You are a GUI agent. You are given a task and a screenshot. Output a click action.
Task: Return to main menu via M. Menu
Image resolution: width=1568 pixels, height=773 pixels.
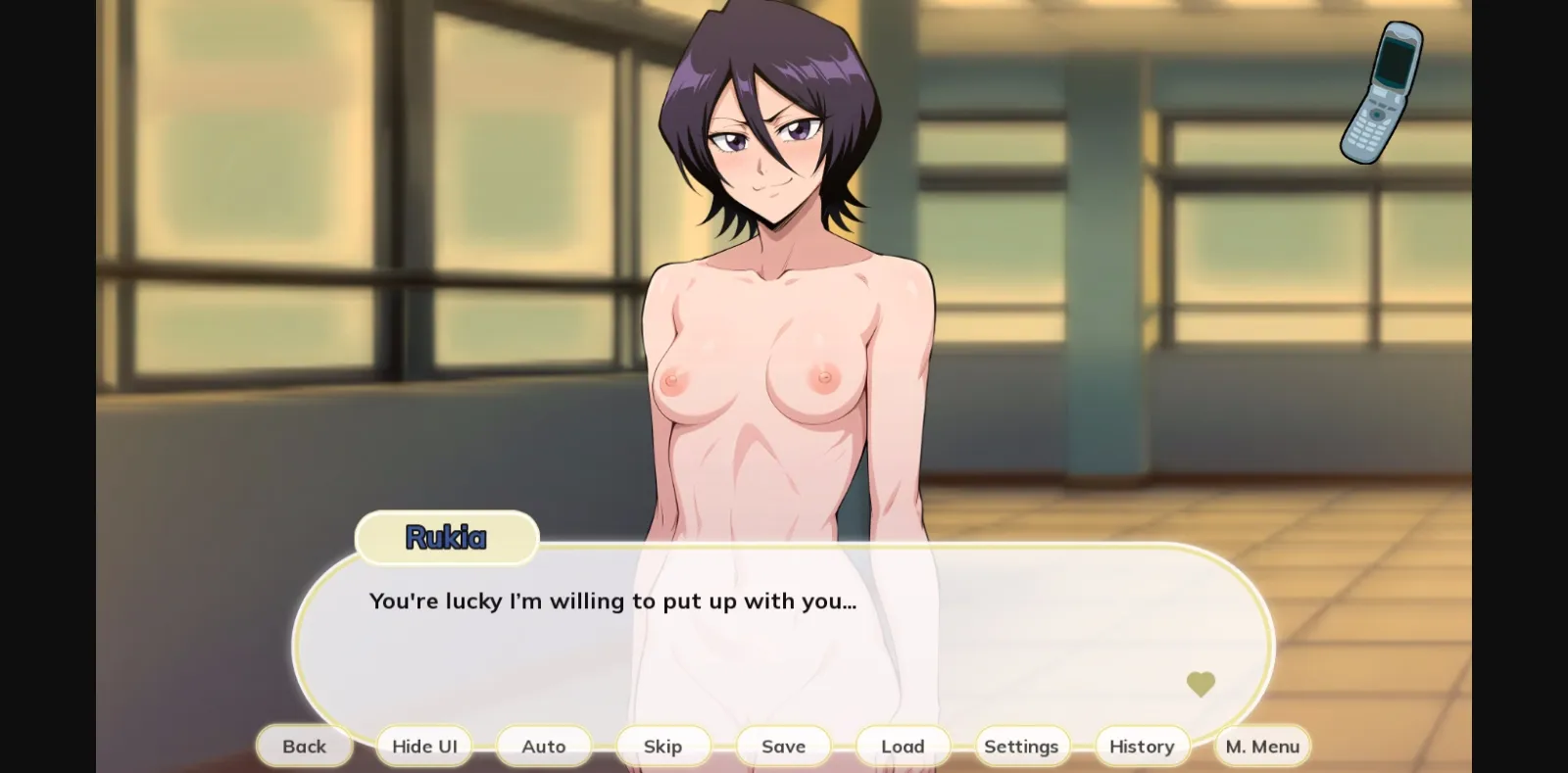coord(1262,747)
